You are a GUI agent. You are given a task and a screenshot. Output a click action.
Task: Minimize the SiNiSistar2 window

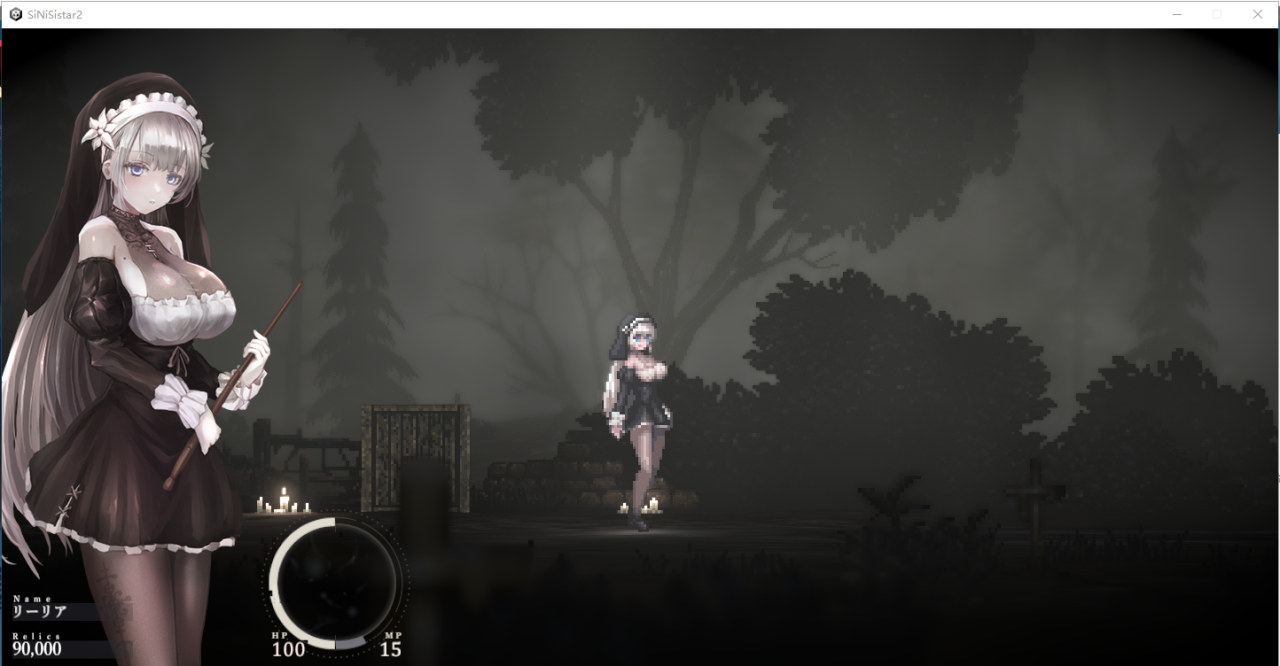tap(1177, 14)
